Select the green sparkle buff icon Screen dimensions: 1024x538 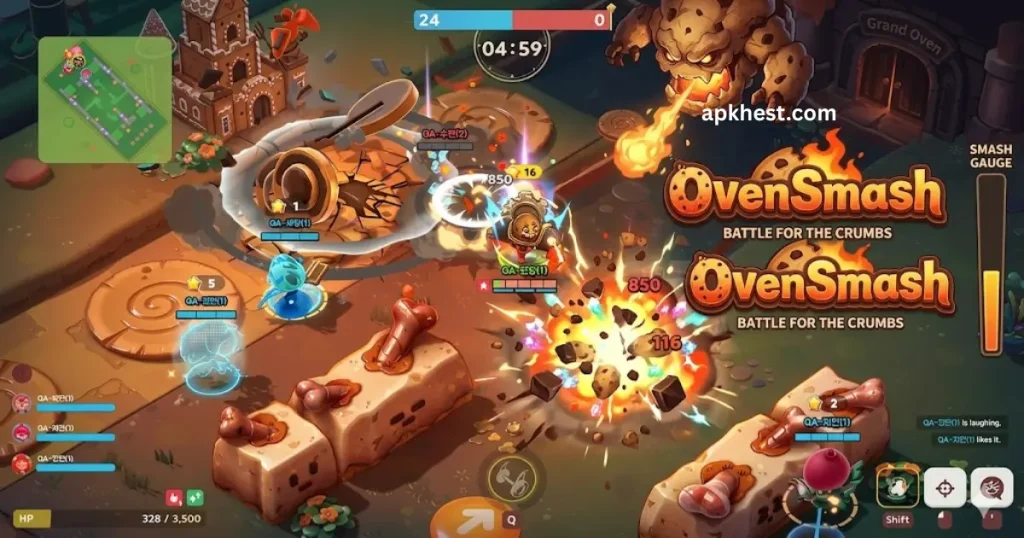(x=195, y=496)
